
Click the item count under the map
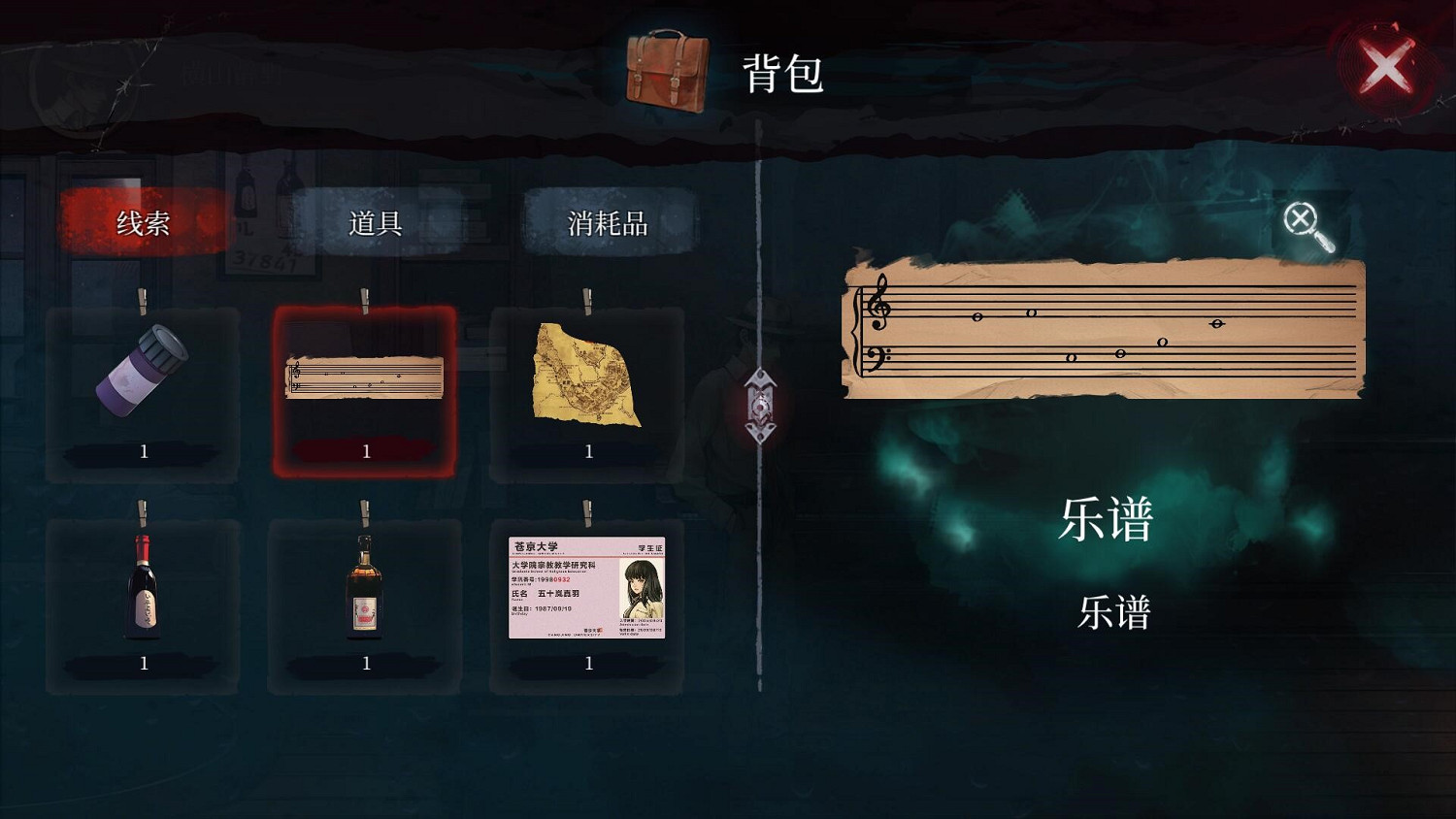587,450
